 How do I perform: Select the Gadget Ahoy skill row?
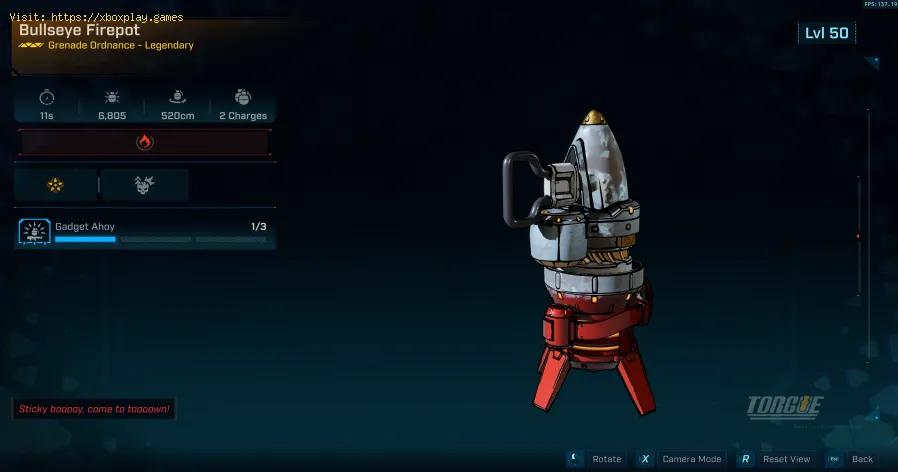click(145, 232)
